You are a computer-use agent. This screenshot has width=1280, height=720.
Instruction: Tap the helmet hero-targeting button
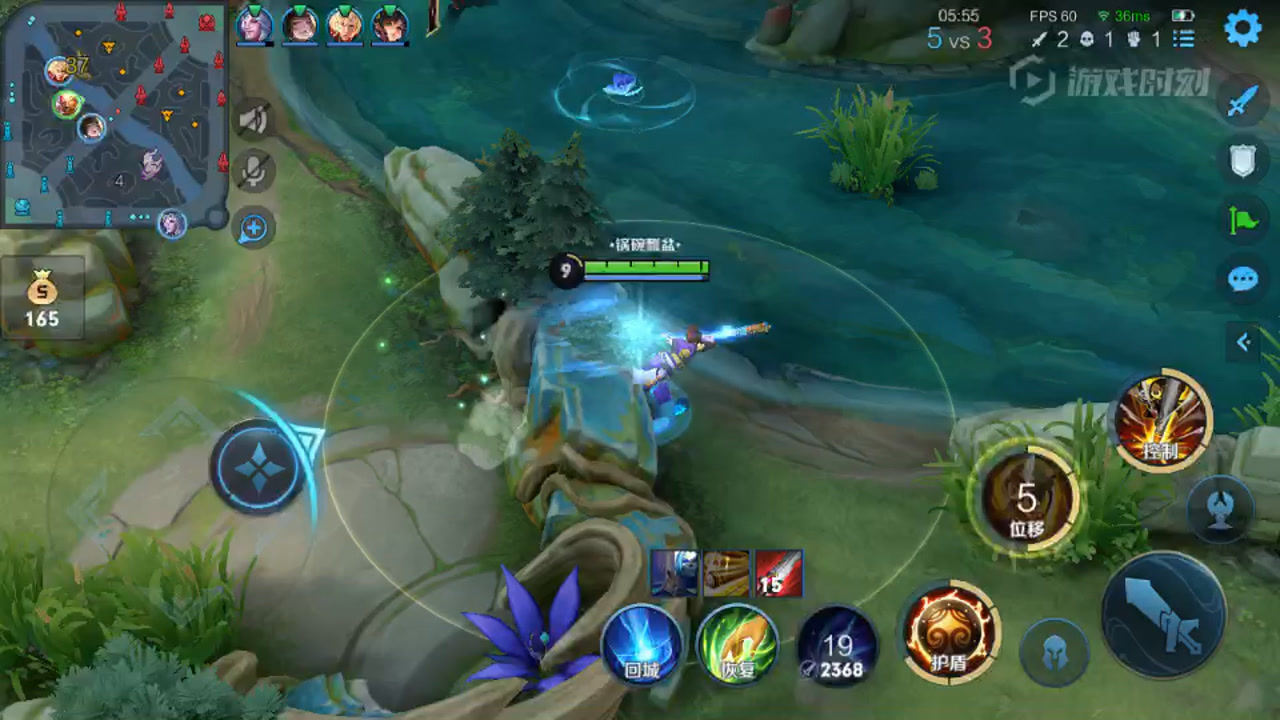pyautogui.click(x=1054, y=653)
